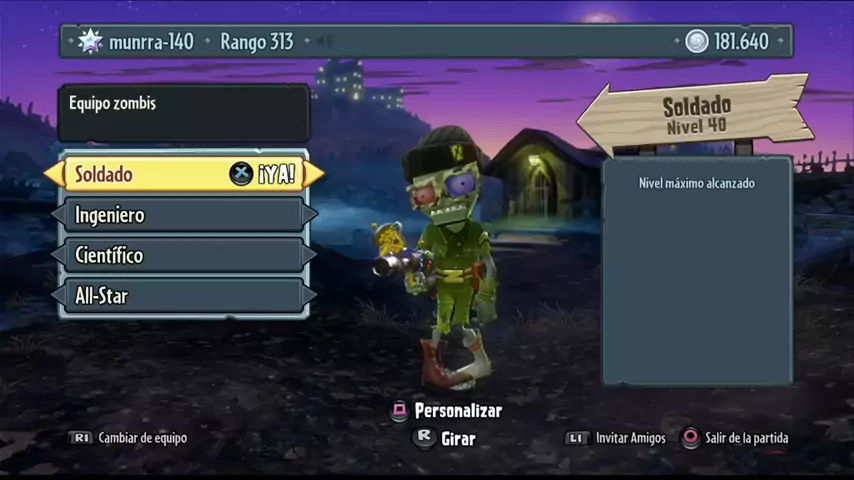Select the All-Star class

(184, 296)
